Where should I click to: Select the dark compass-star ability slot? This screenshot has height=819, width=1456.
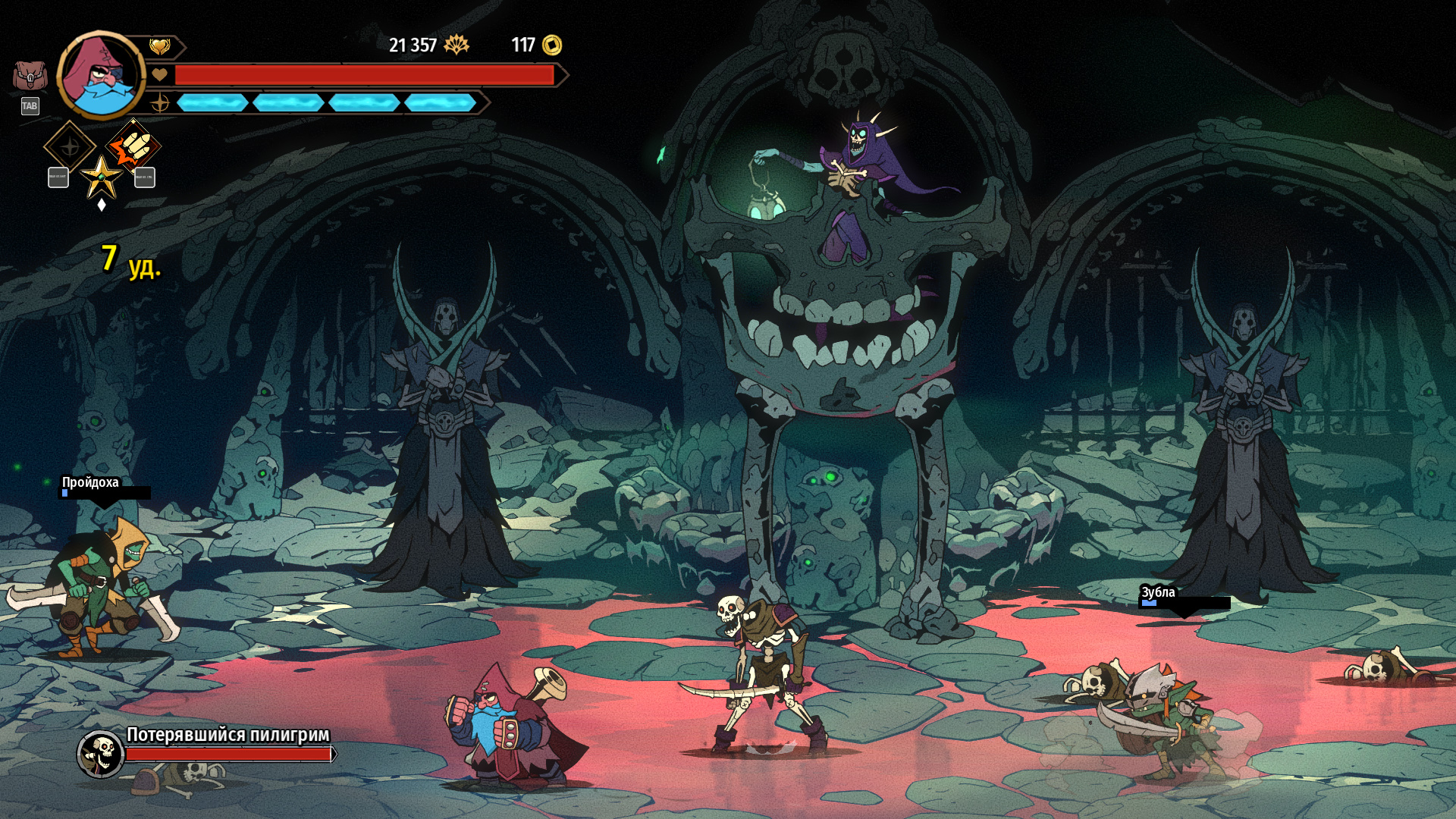pyautogui.click(x=69, y=146)
